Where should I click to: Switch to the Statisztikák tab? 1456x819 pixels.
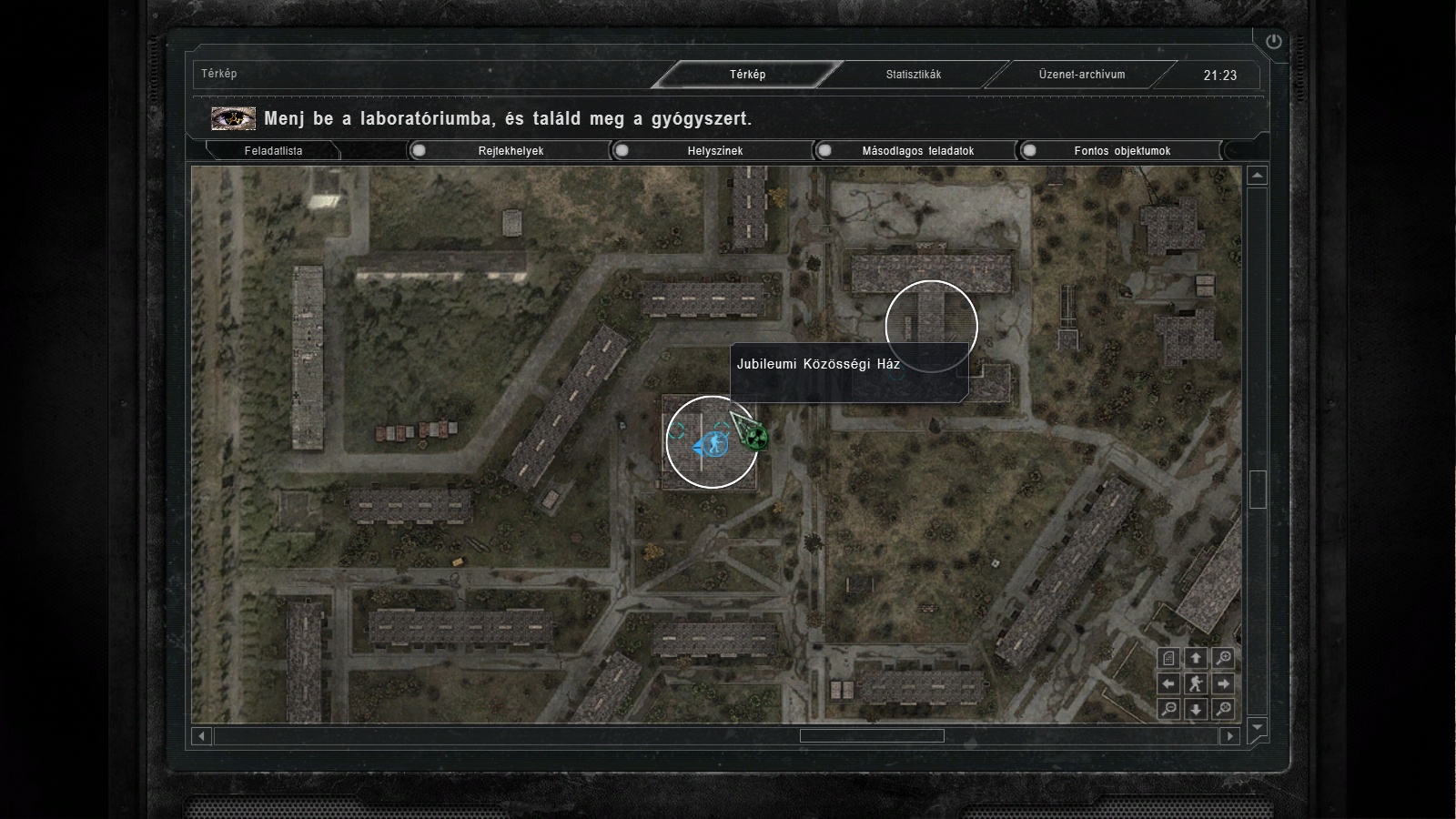914,75
